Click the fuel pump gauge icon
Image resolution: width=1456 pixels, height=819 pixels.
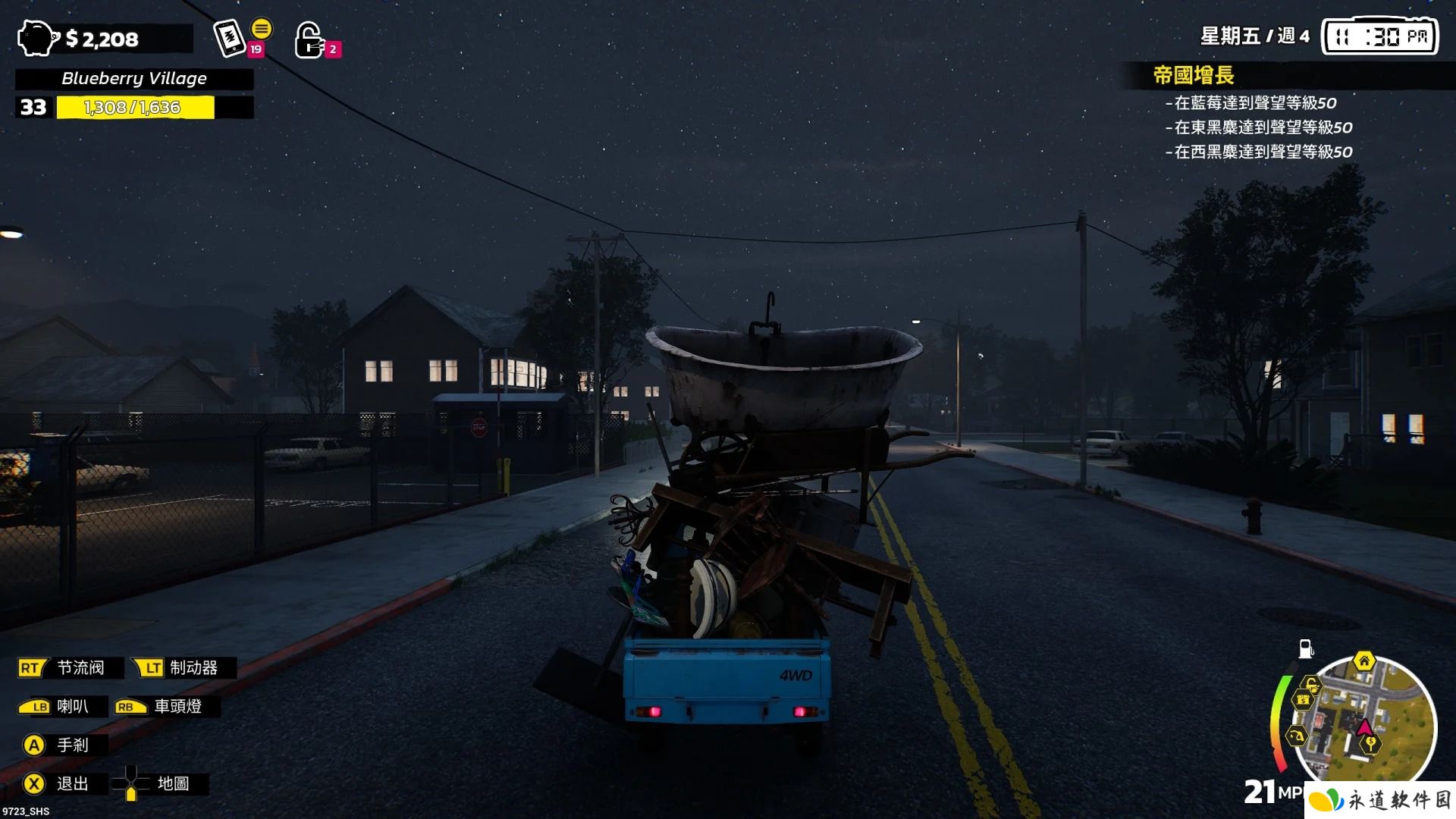click(x=1306, y=648)
